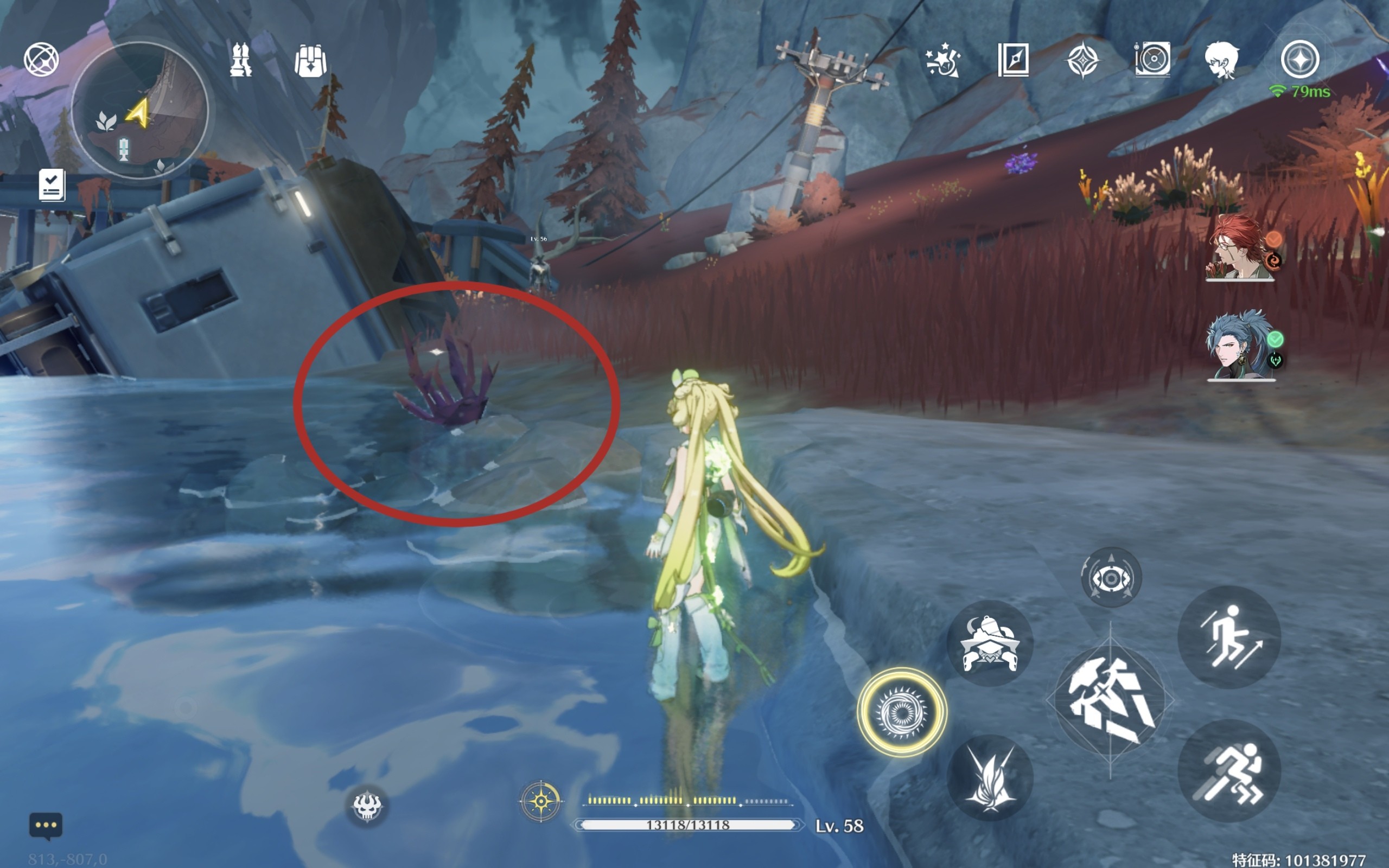Unleash the glowing yellow ring ability
1389x868 pixels.
[902, 712]
